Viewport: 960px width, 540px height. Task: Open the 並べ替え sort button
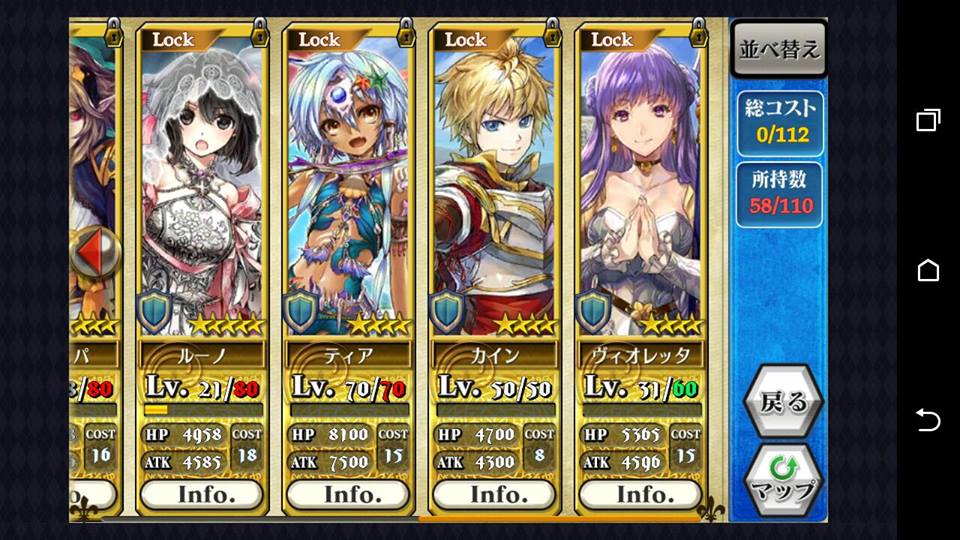[x=779, y=50]
